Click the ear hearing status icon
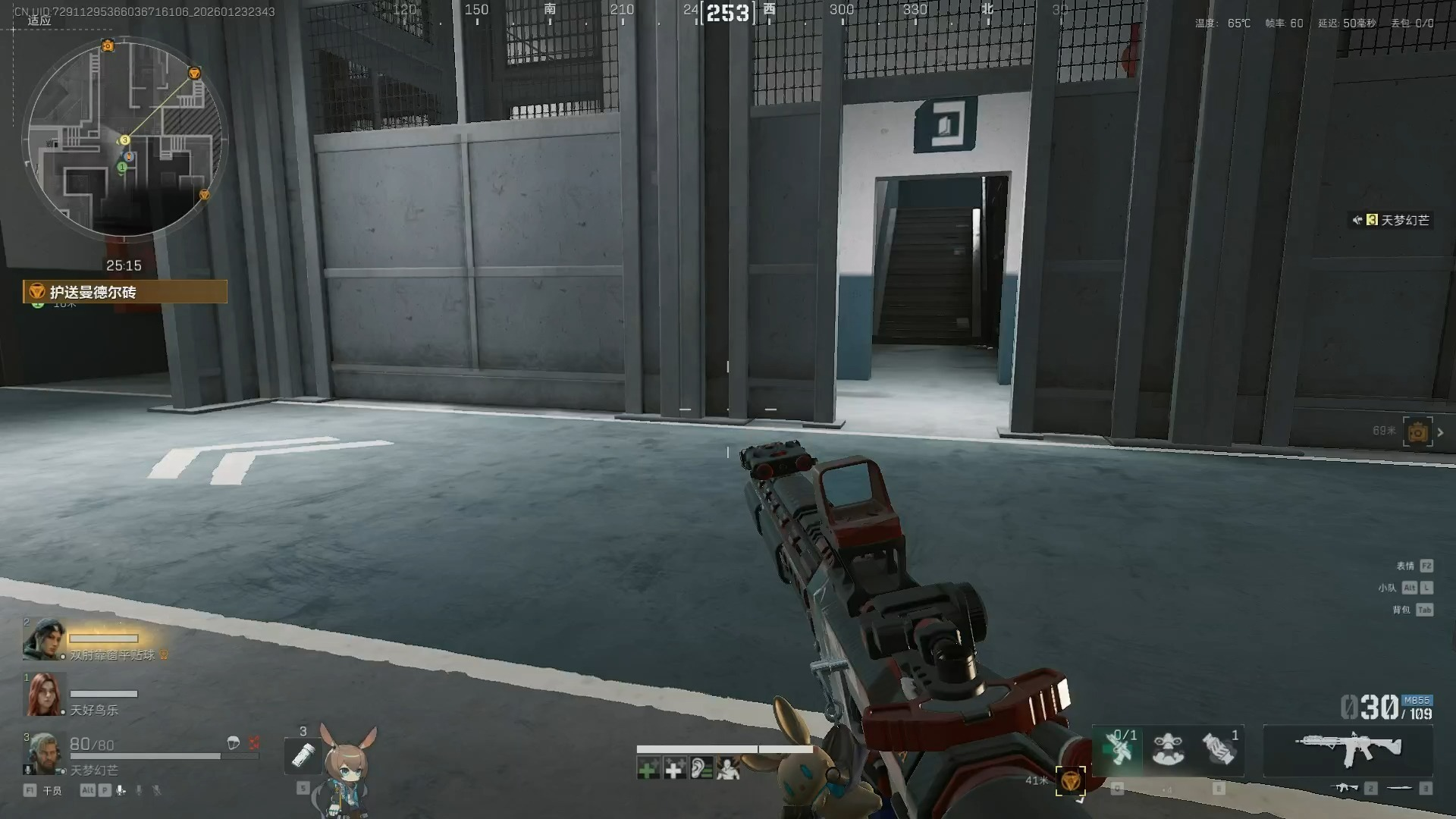The width and height of the screenshot is (1456, 819). point(701,770)
